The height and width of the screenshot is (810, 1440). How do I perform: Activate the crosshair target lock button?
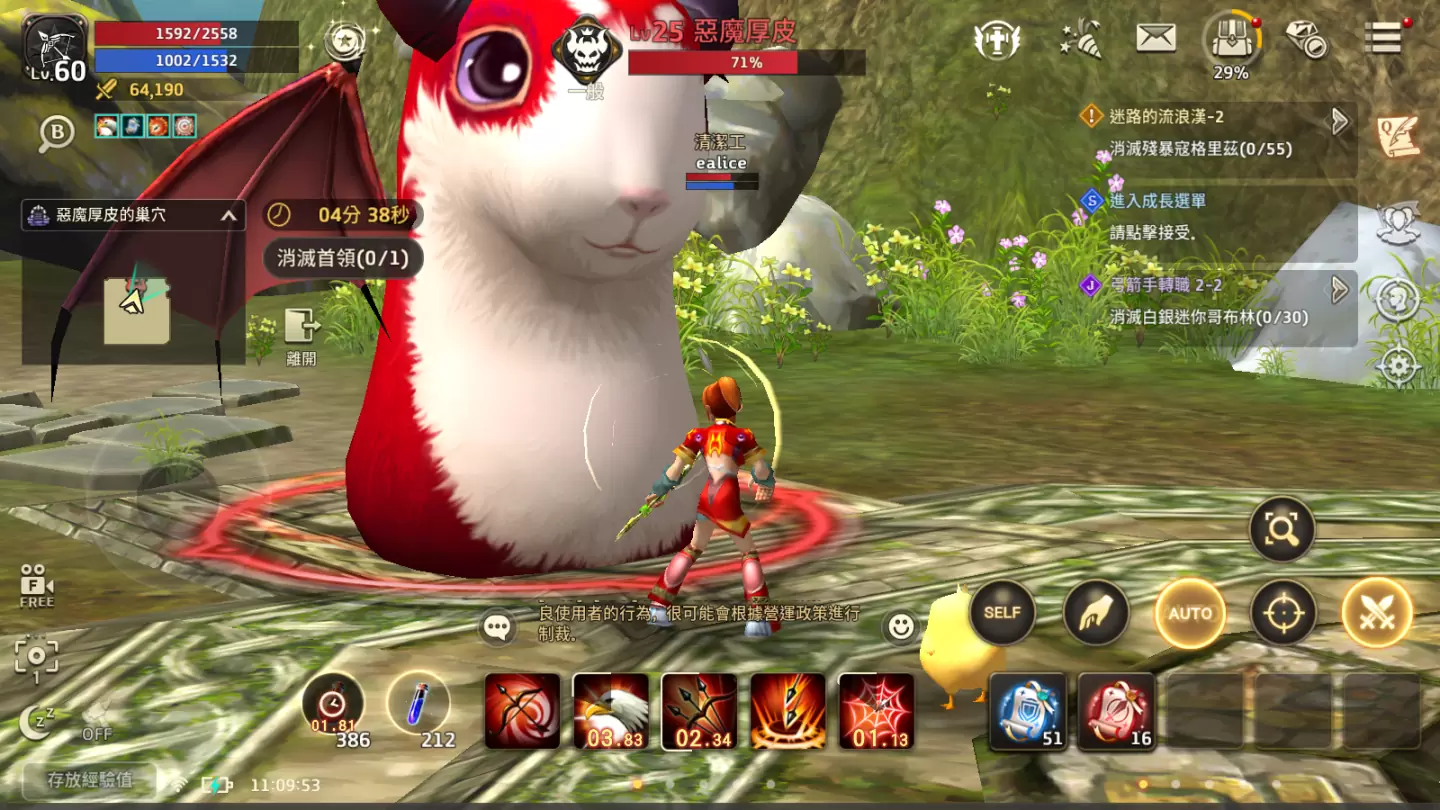pyautogui.click(x=1283, y=613)
